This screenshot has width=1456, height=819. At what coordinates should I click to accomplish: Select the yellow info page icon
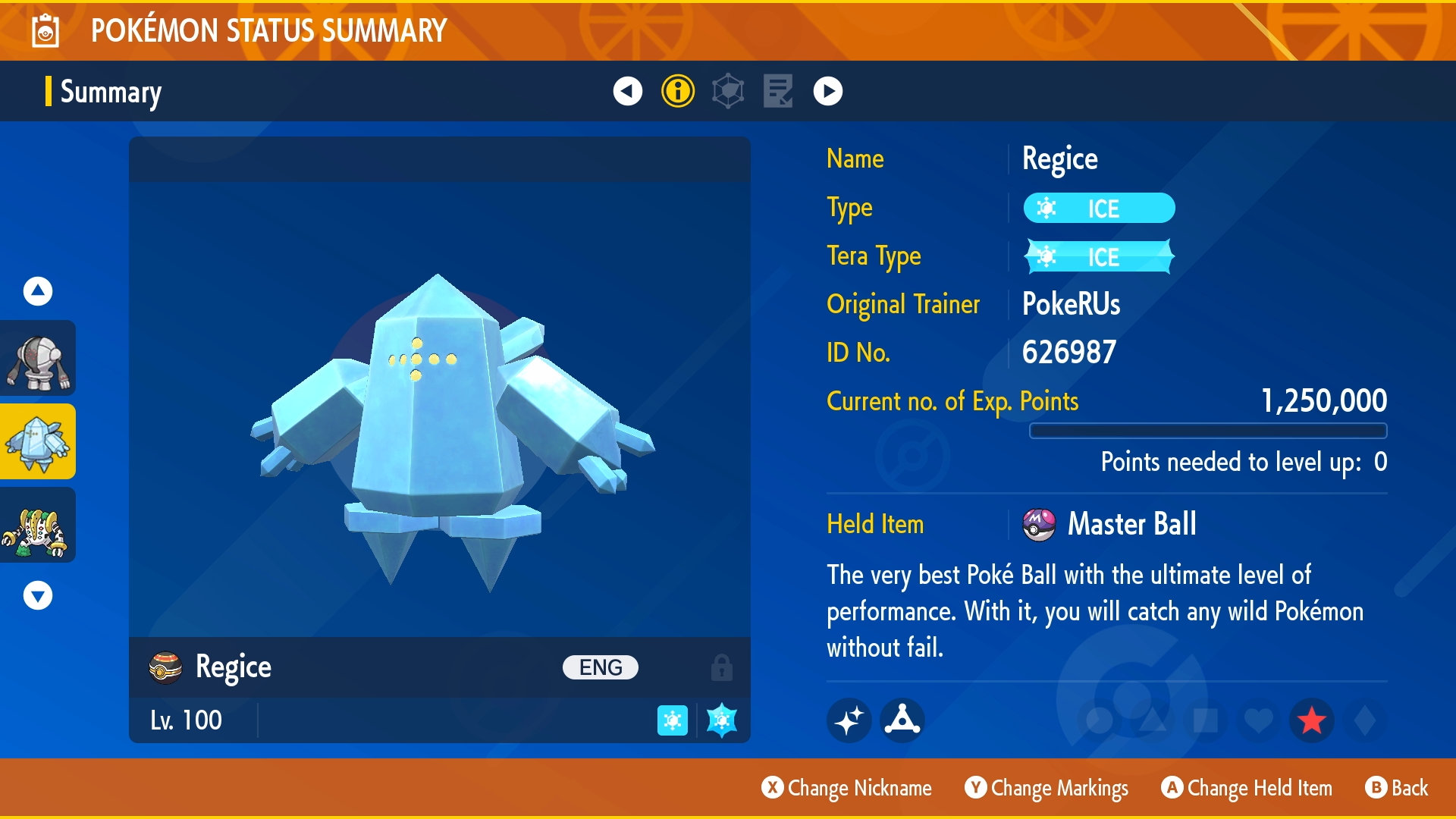tap(677, 93)
